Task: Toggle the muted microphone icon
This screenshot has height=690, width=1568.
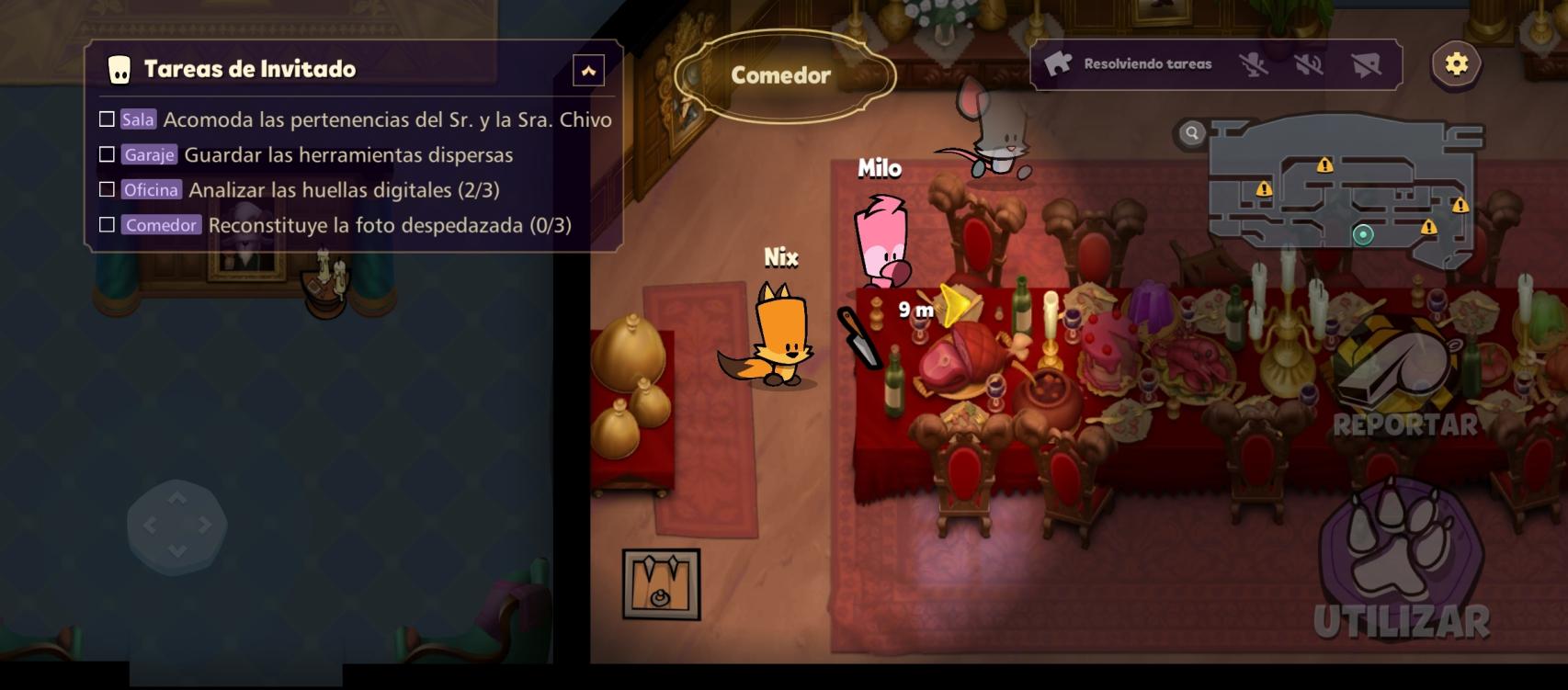Action: (1253, 64)
